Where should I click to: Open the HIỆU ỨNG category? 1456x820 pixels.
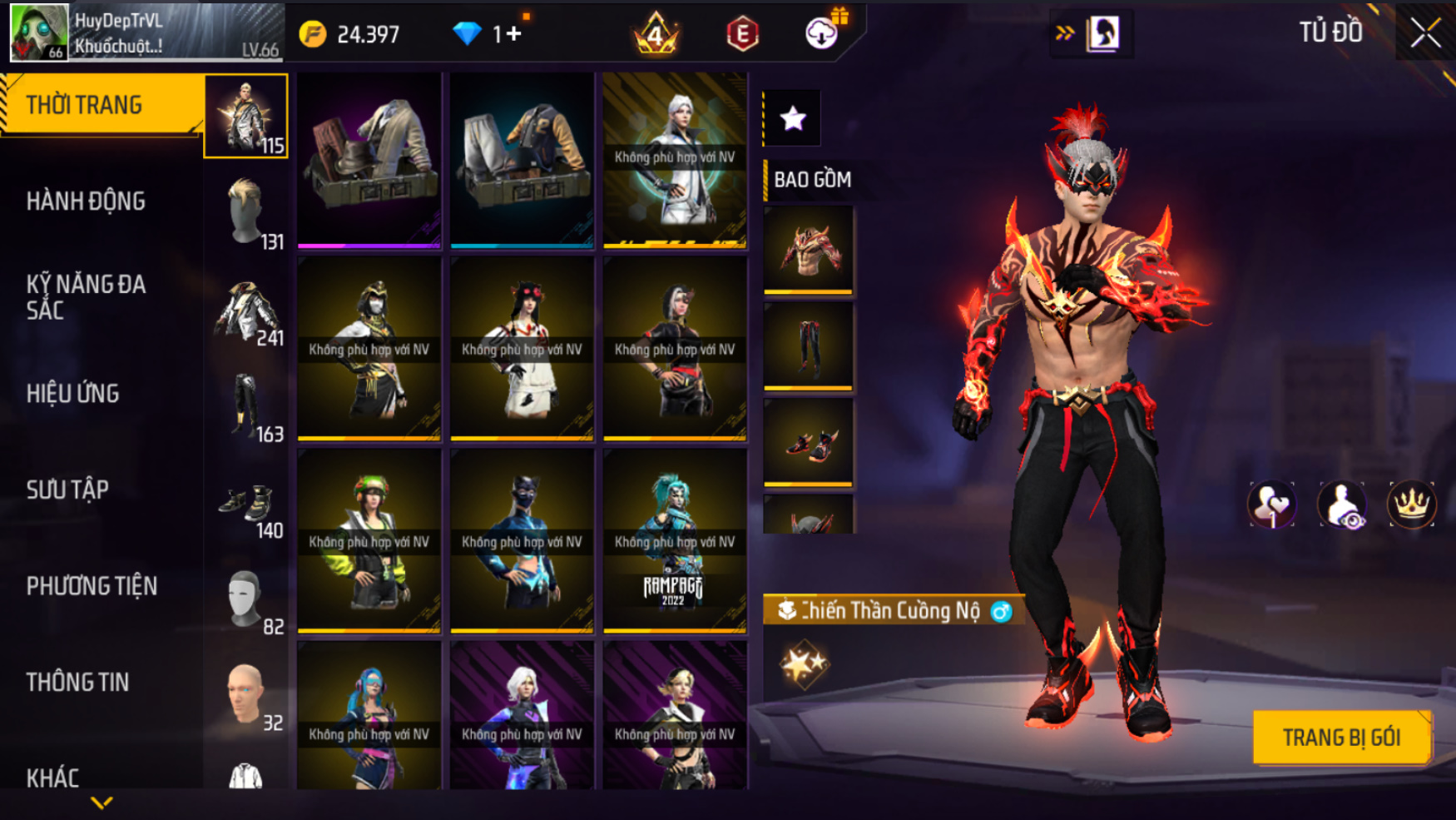(73, 394)
